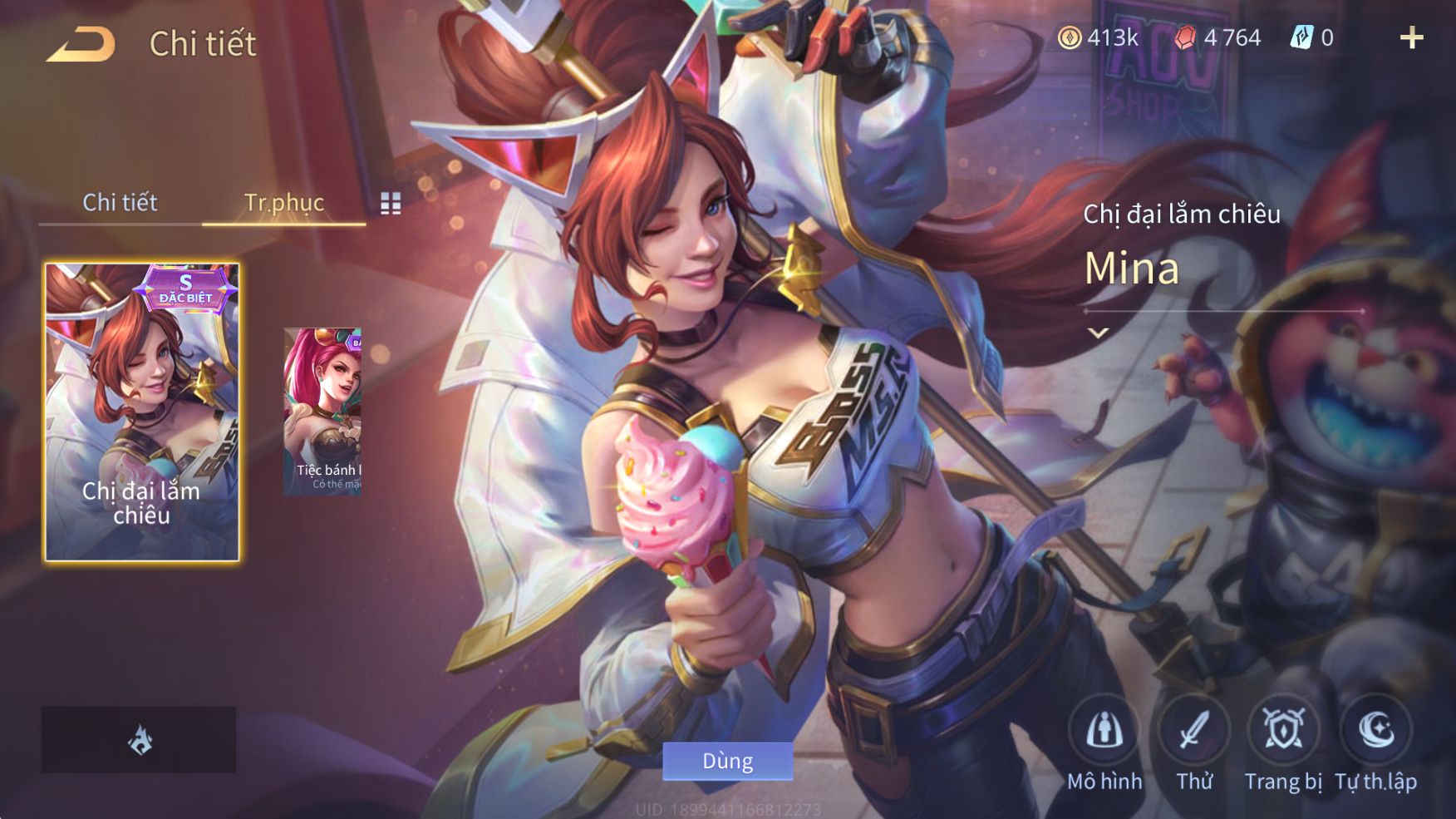Choose the Tiệc bánh skin card
This screenshot has height=819, width=1456.
[x=322, y=412]
